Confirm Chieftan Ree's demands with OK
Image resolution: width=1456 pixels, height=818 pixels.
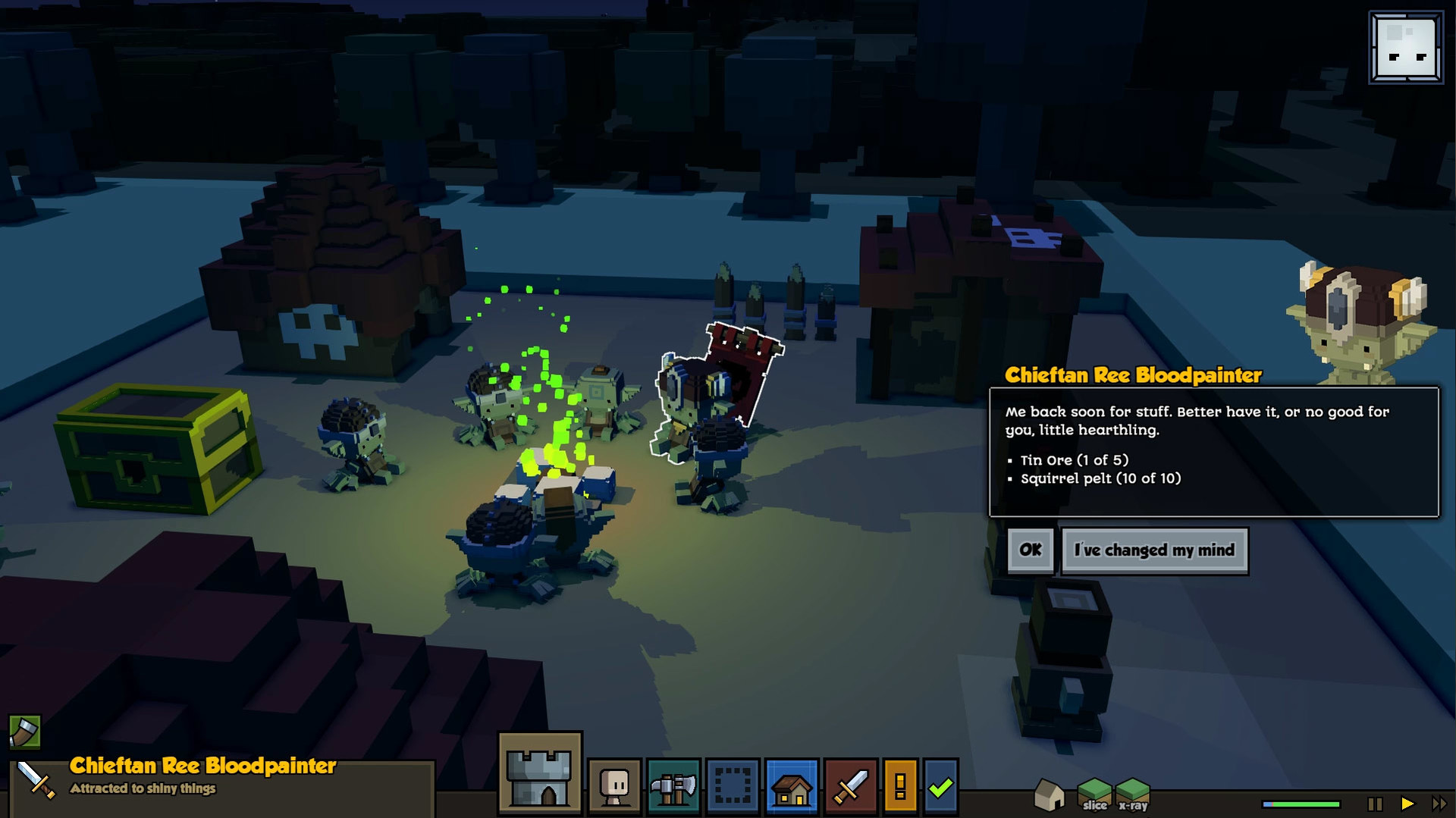point(1030,550)
